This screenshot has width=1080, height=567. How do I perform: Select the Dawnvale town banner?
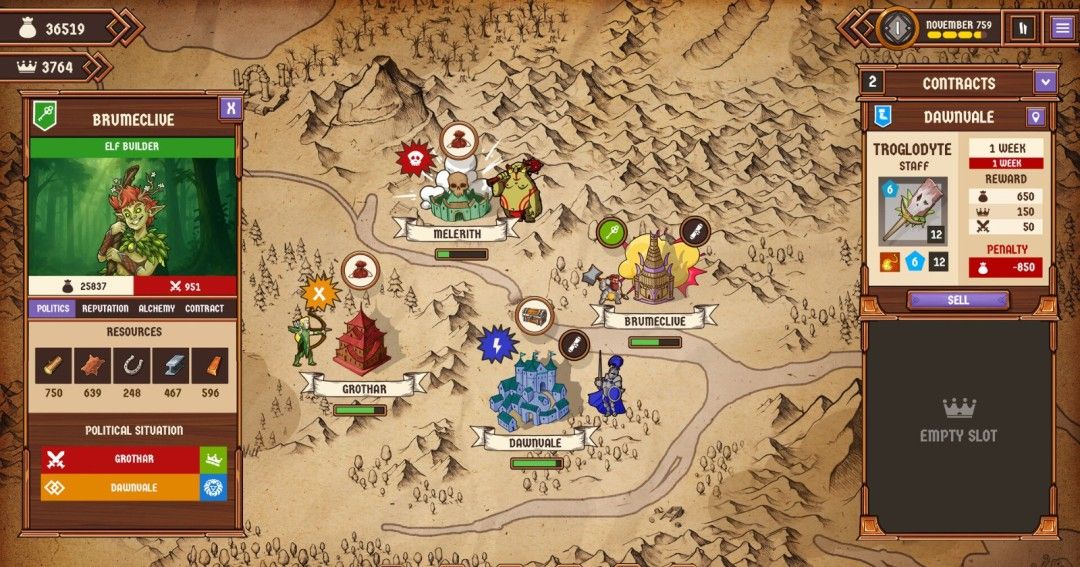[534, 442]
